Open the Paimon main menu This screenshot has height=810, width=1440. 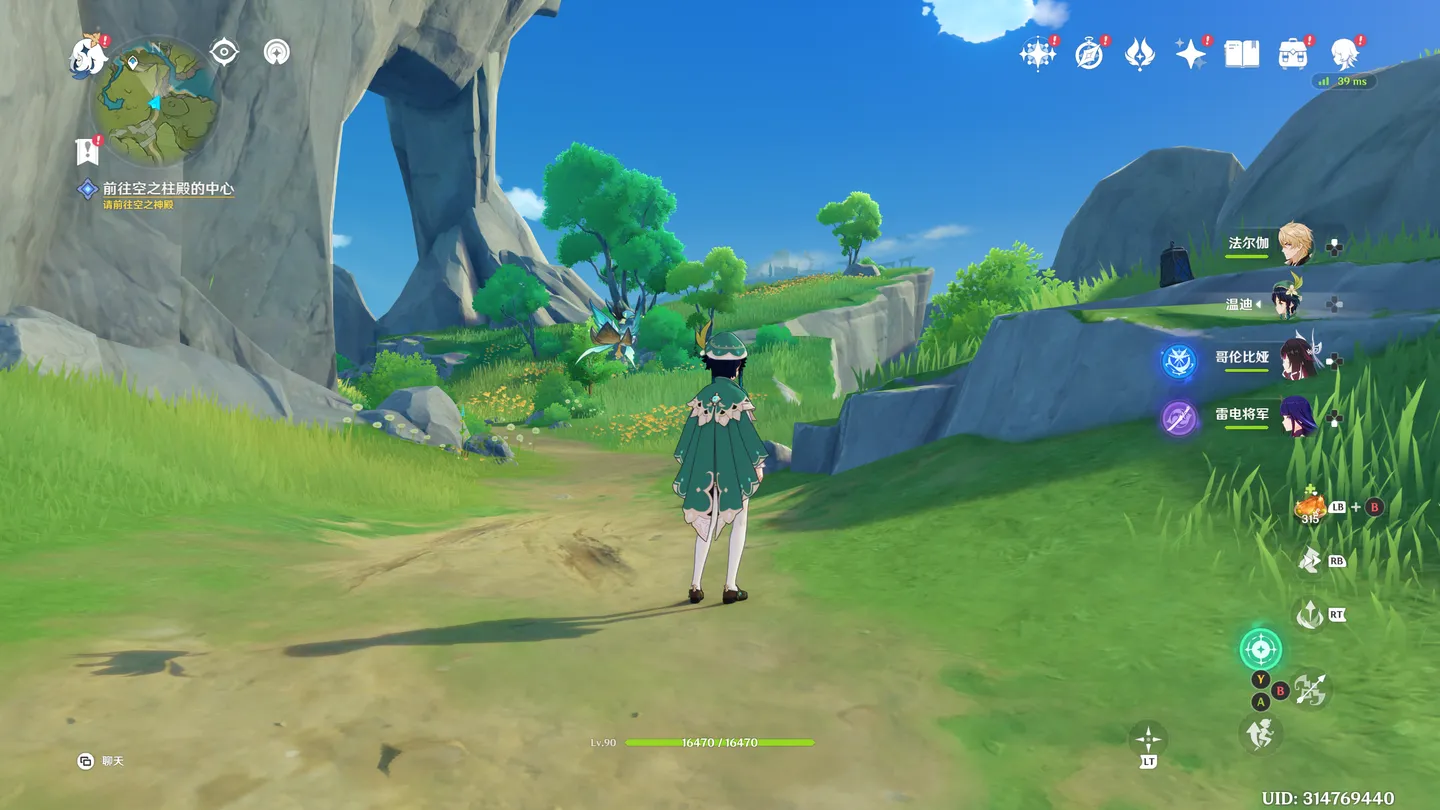tap(88, 57)
